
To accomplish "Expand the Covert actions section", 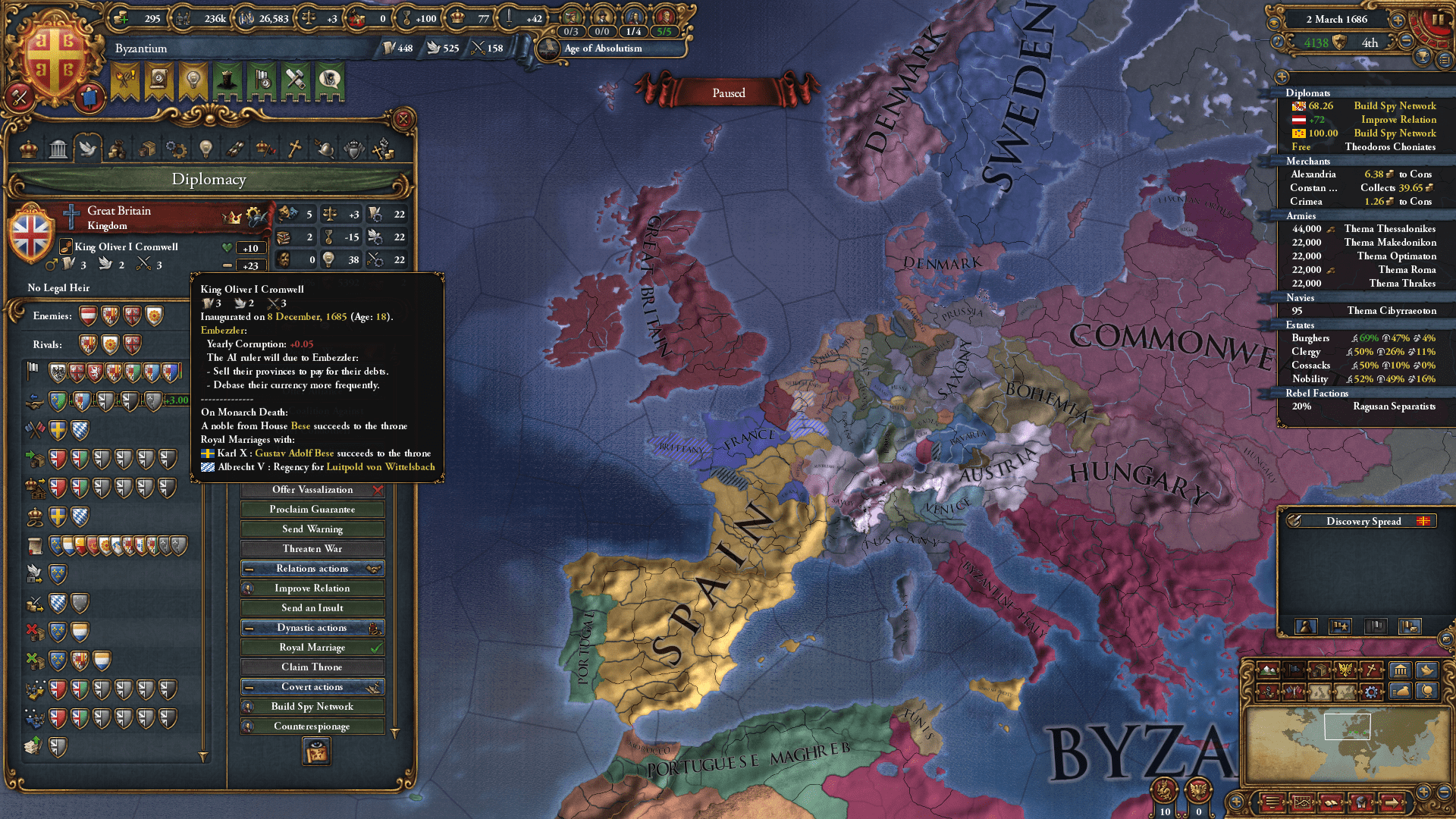I will [312, 686].
